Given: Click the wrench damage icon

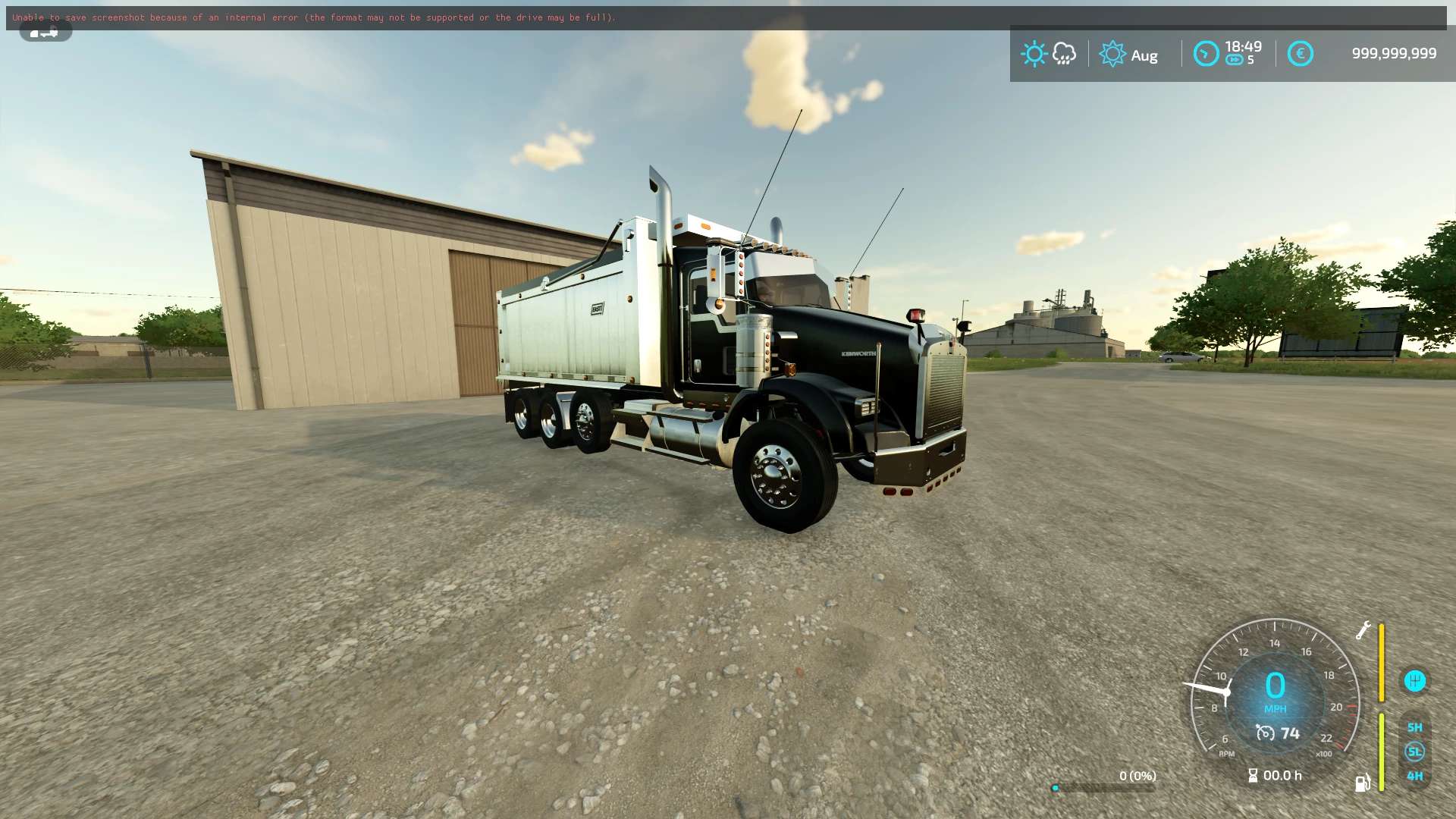Looking at the screenshot, I should click(x=1363, y=631).
